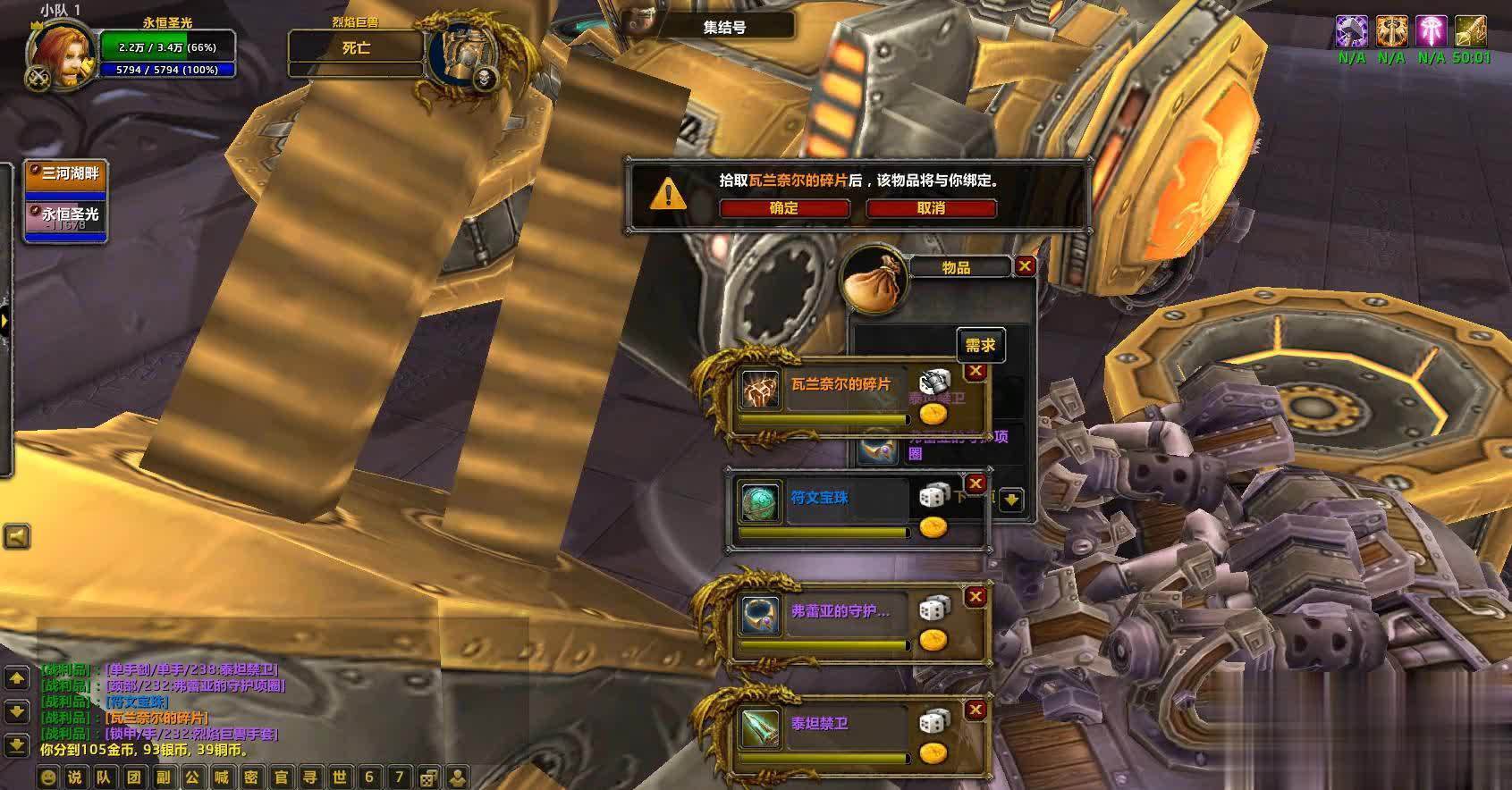Pass on the 弗蕾亚的守护 roll
Screen dimensions: 1512x790
coord(976,597)
